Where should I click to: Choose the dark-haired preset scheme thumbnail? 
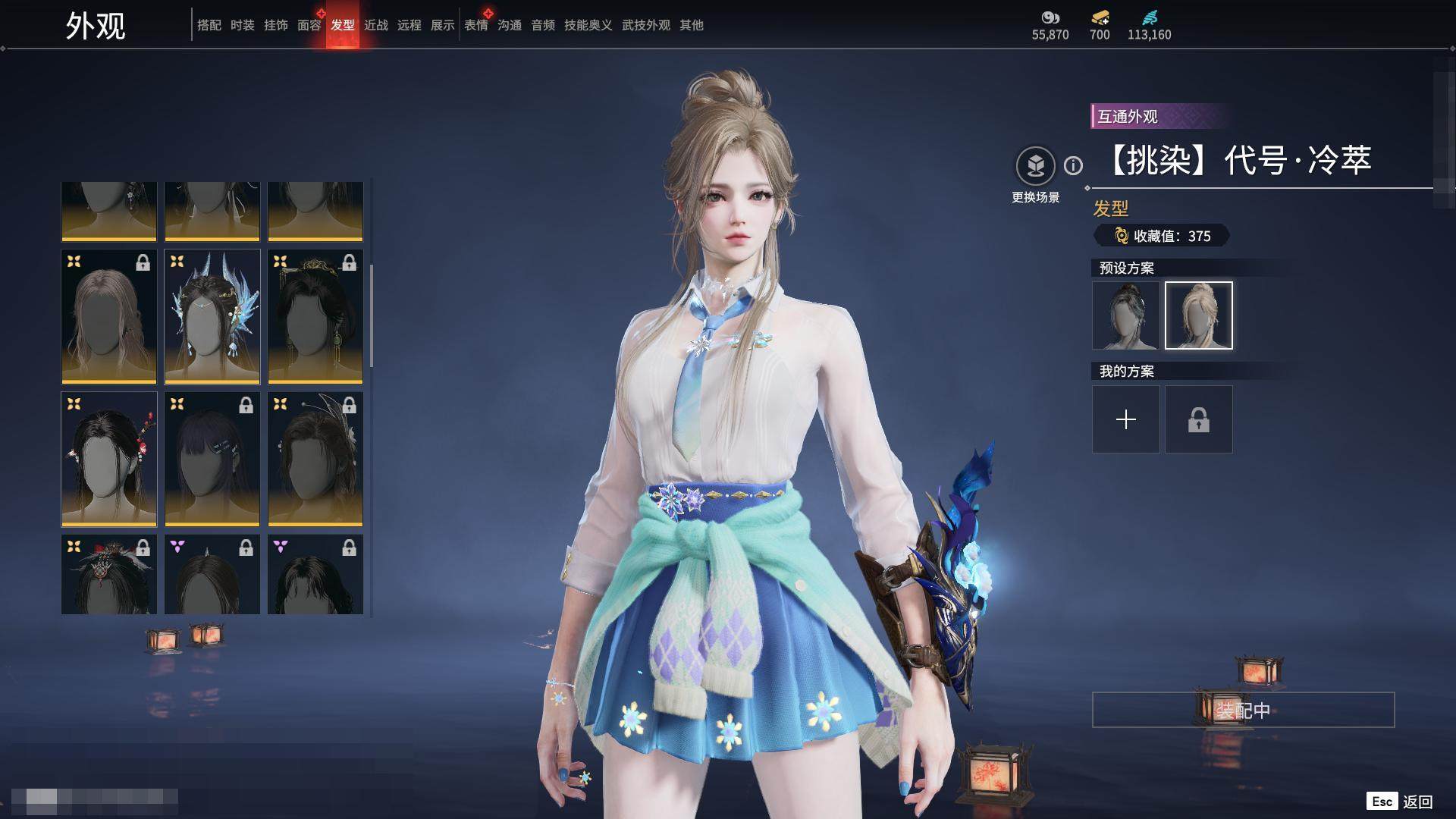(x=1125, y=315)
